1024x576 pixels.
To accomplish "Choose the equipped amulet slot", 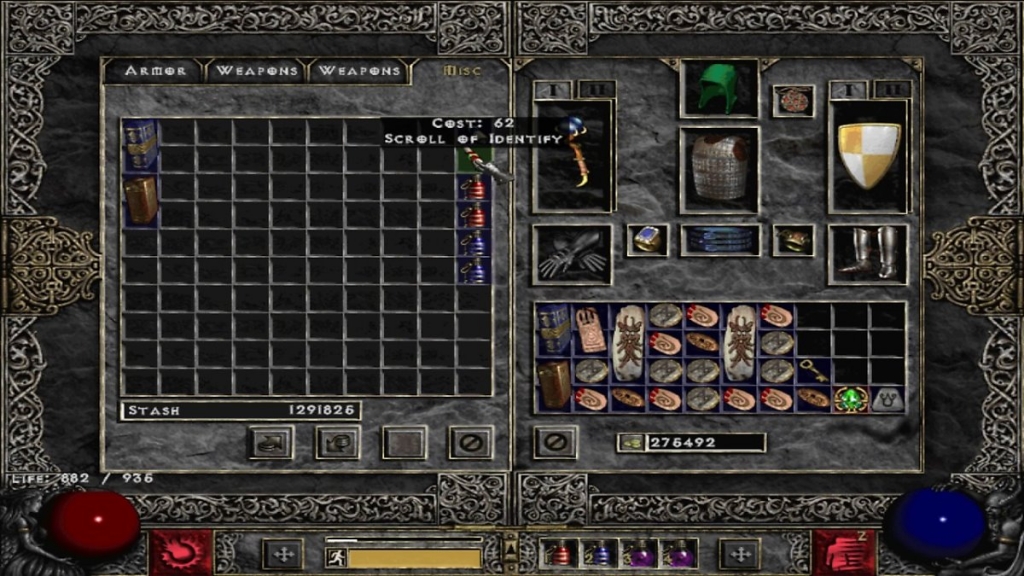I will [793, 100].
